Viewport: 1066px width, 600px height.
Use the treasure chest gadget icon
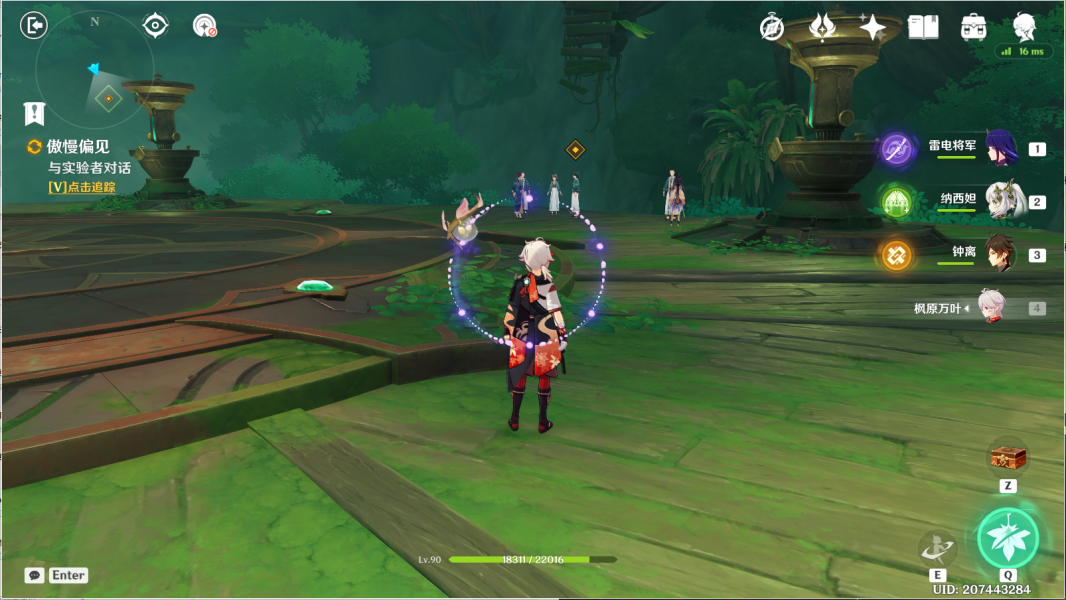(1008, 458)
